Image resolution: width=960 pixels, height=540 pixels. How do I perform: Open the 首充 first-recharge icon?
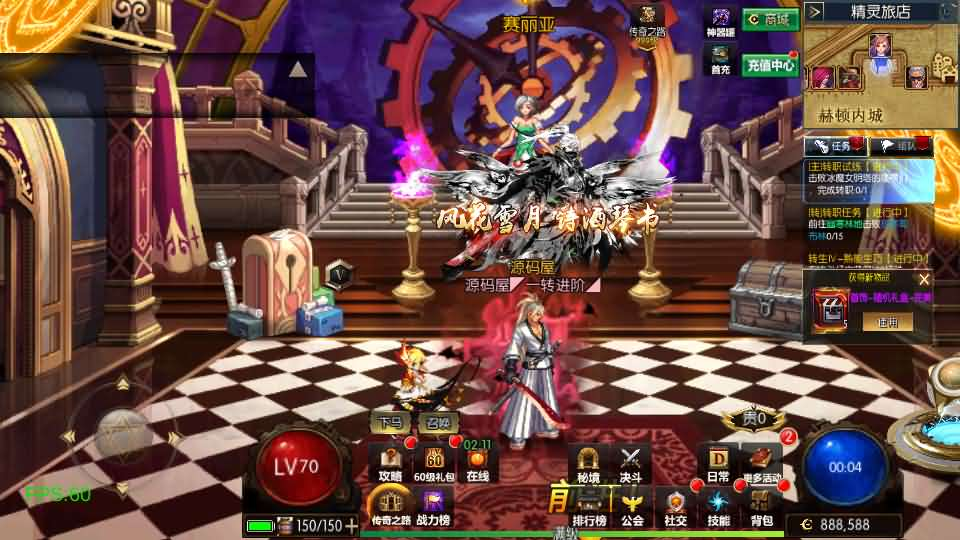(x=721, y=58)
